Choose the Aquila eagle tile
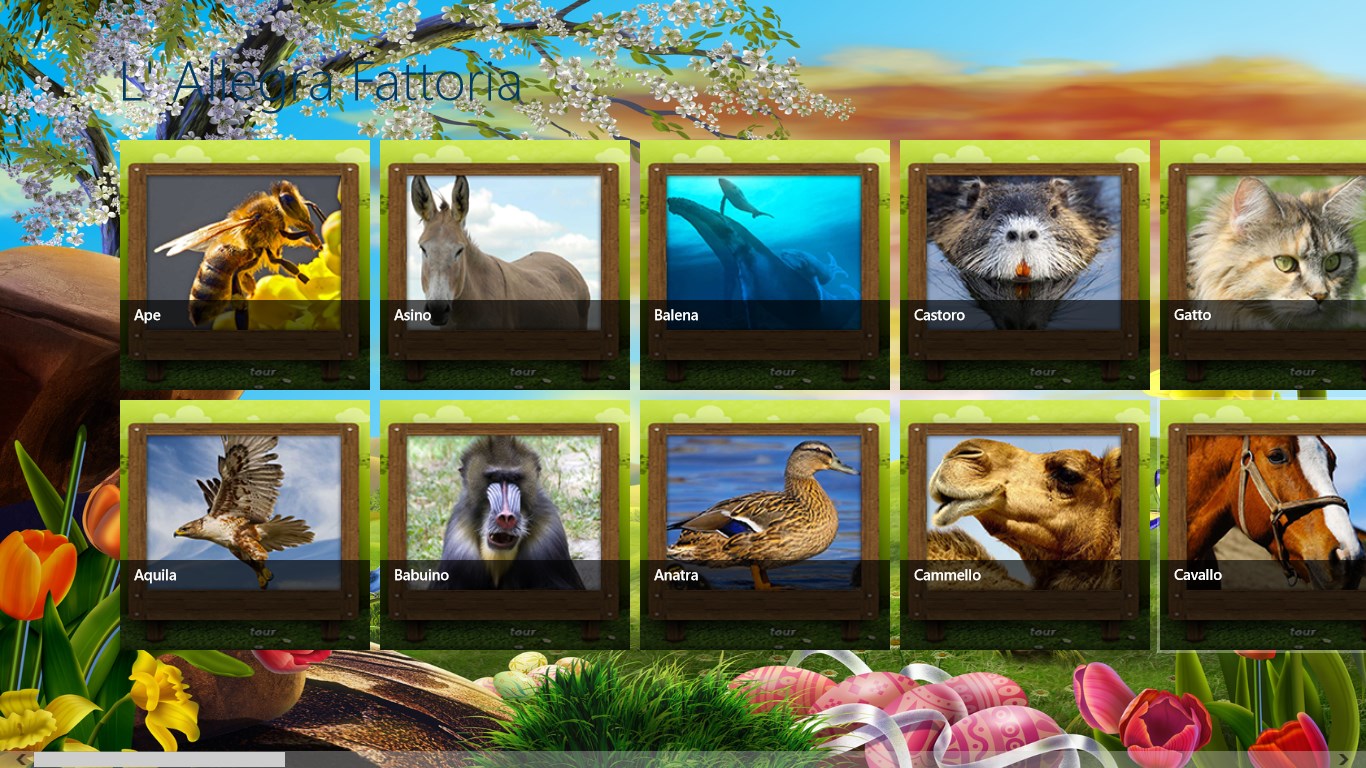The width and height of the screenshot is (1366, 768). pyautogui.click(x=244, y=524)
